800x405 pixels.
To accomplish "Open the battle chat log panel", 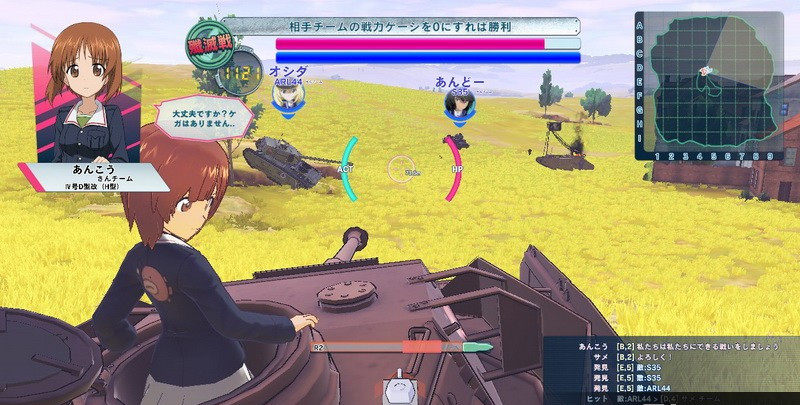I will click(672, 370).
